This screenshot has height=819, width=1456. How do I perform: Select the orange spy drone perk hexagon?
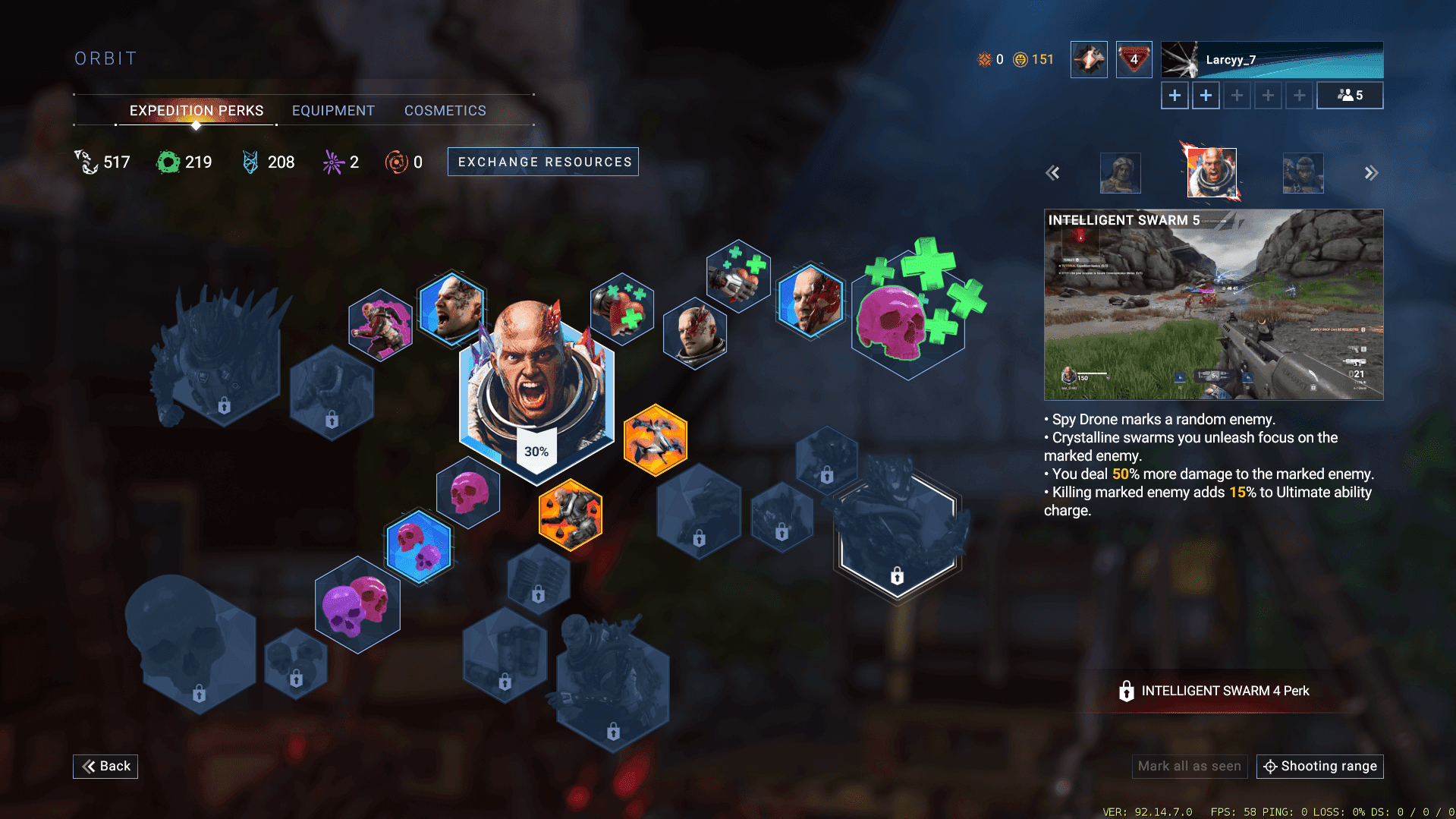655,440
